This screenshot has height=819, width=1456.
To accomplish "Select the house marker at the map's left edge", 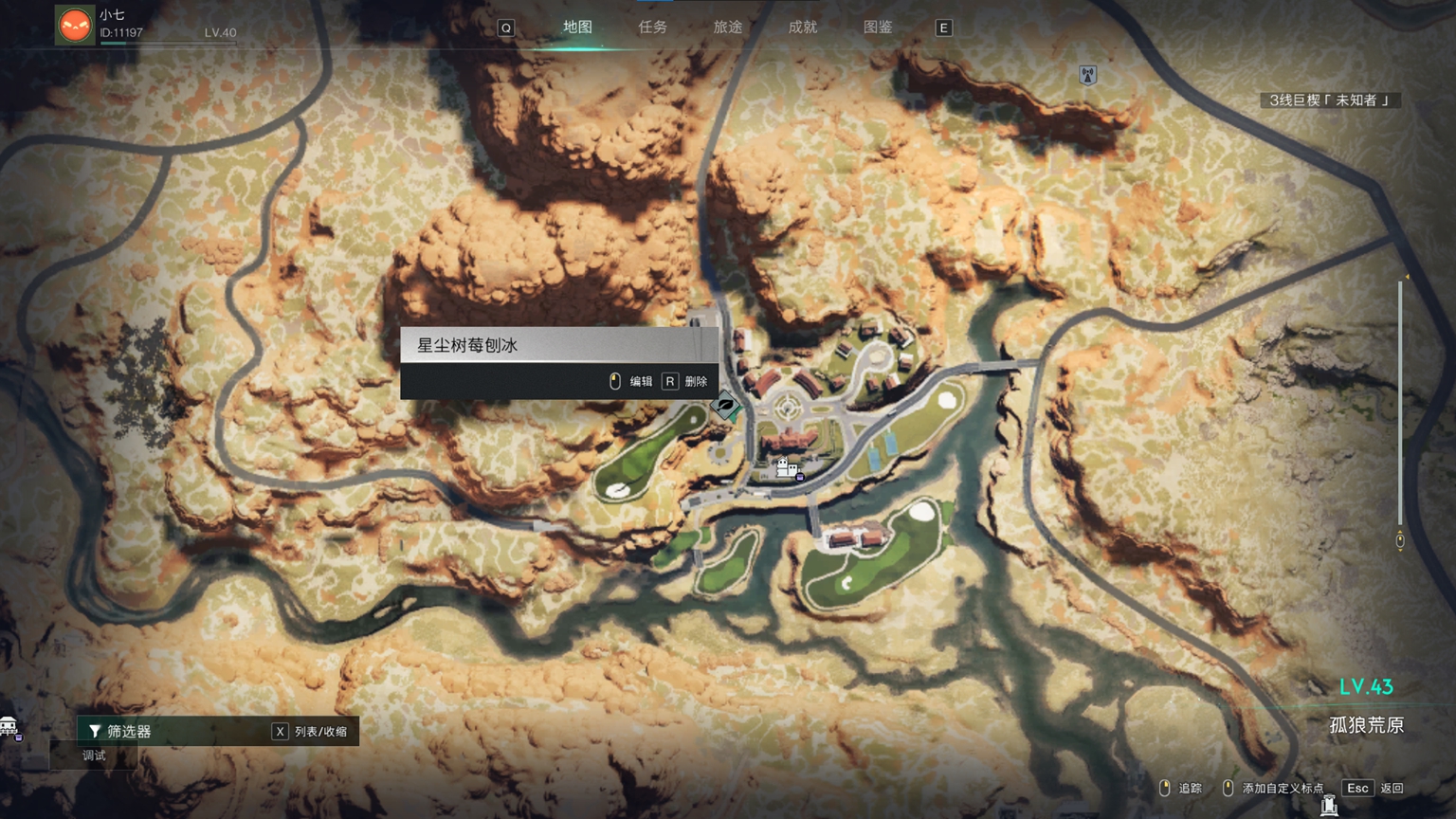I will pyautogui.click(x=9, y=727).
